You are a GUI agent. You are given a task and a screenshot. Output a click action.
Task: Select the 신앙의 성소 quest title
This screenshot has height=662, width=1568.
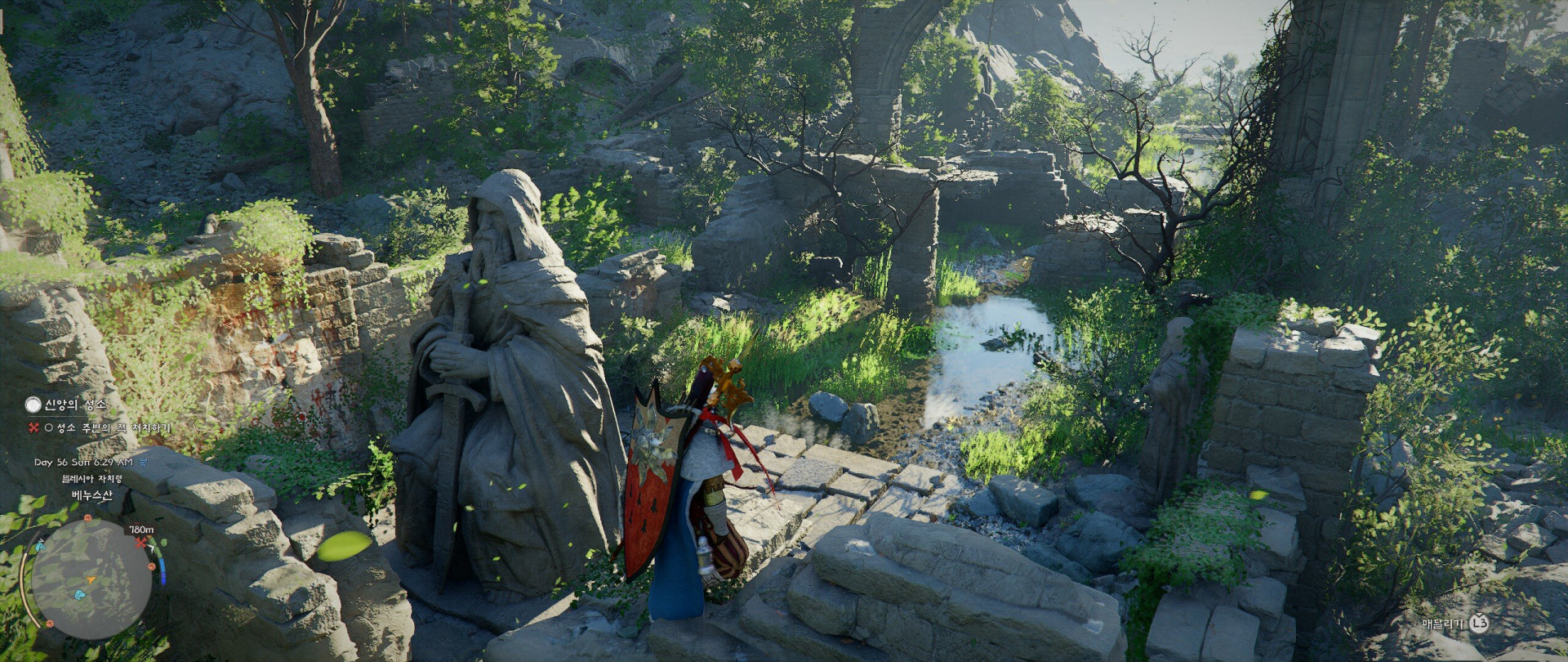74,405
